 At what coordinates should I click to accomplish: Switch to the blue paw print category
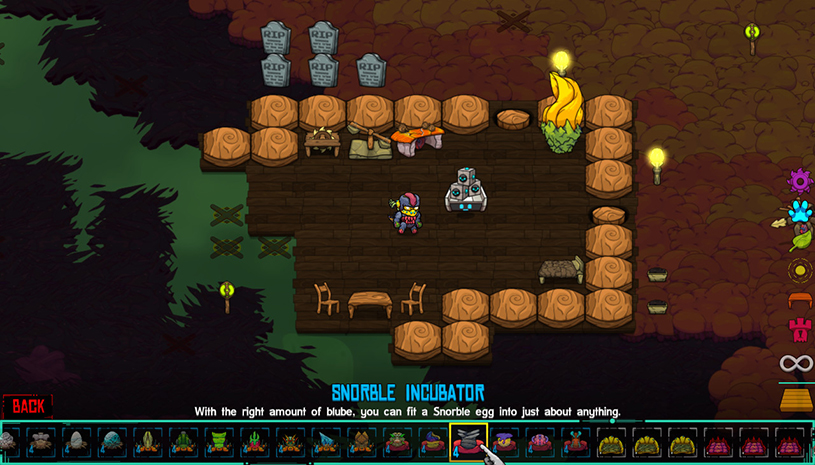pos(799,211)
